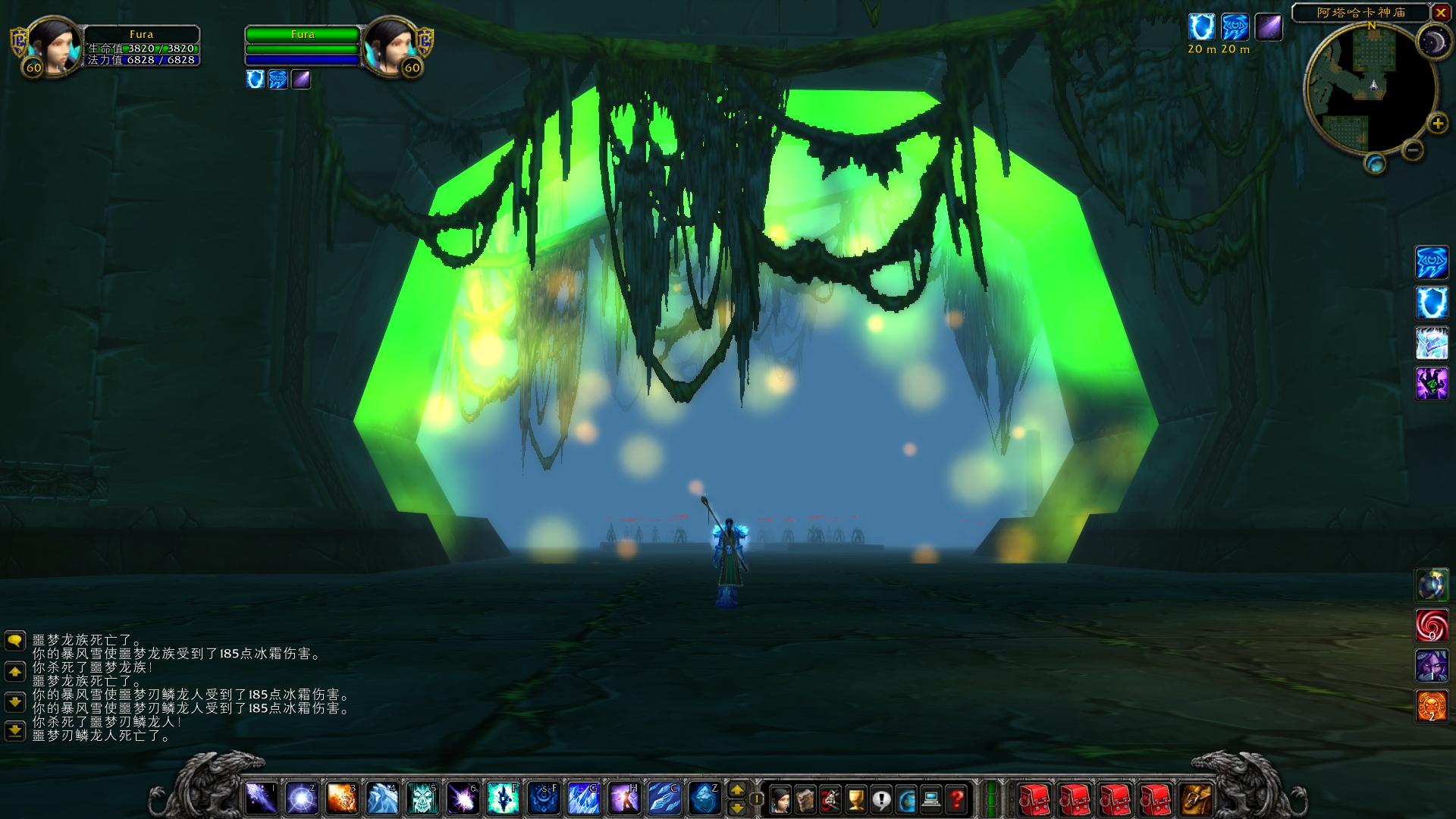Page the action bar up with arrow

[x=736, y=790]
